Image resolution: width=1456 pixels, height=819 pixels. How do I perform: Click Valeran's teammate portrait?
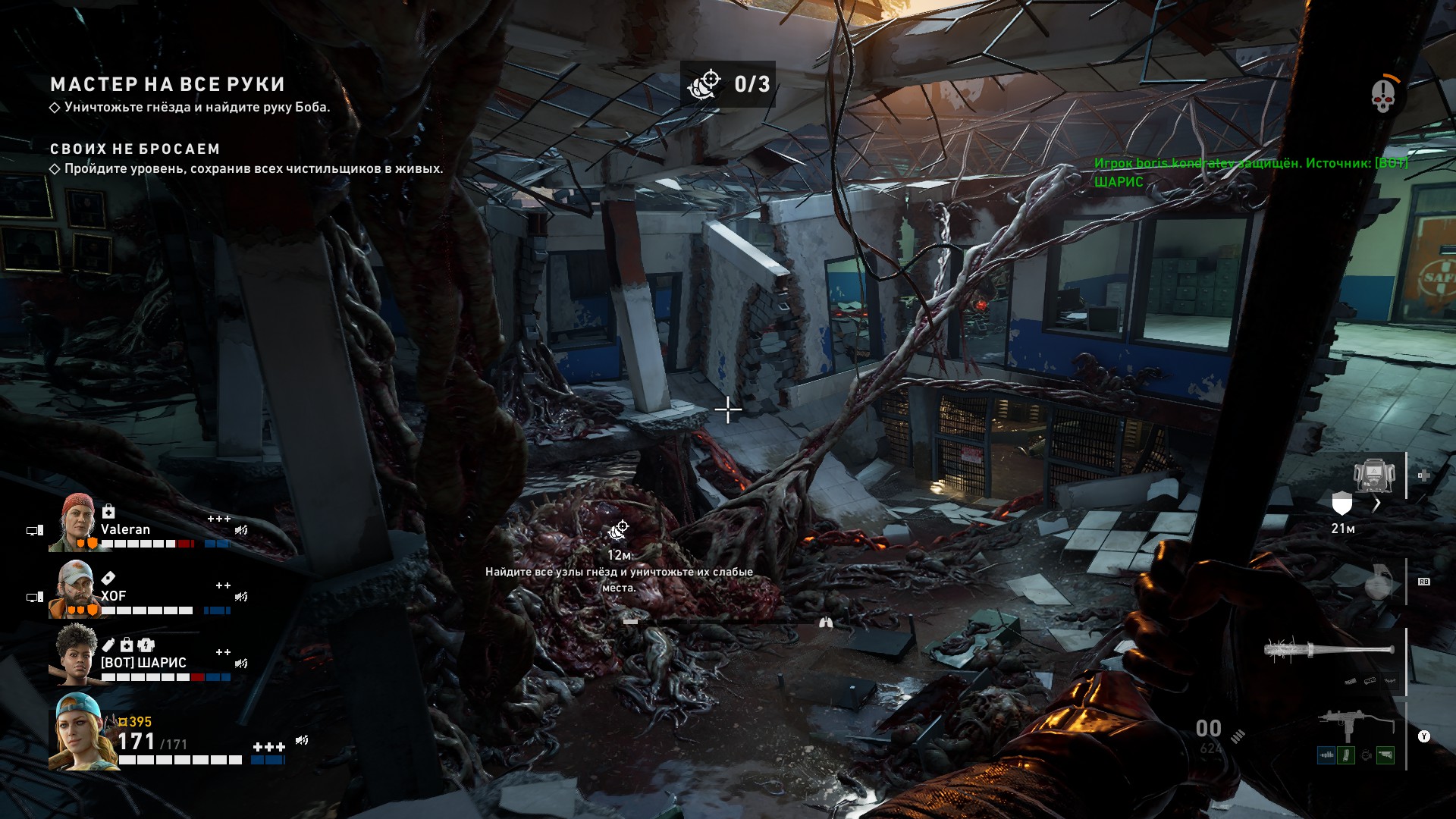(x=74, y=522)
